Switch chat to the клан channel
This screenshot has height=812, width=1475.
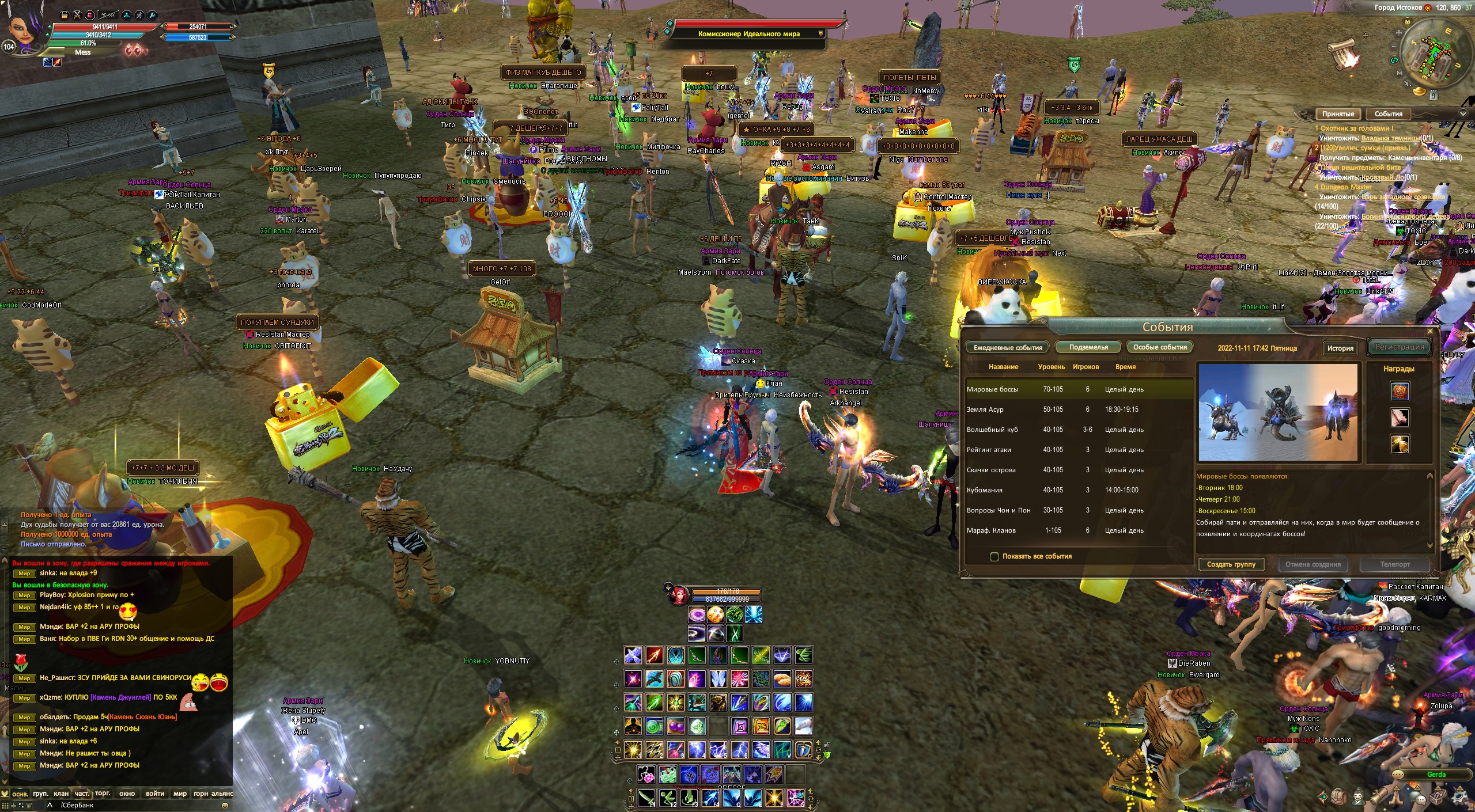(61, 794)
